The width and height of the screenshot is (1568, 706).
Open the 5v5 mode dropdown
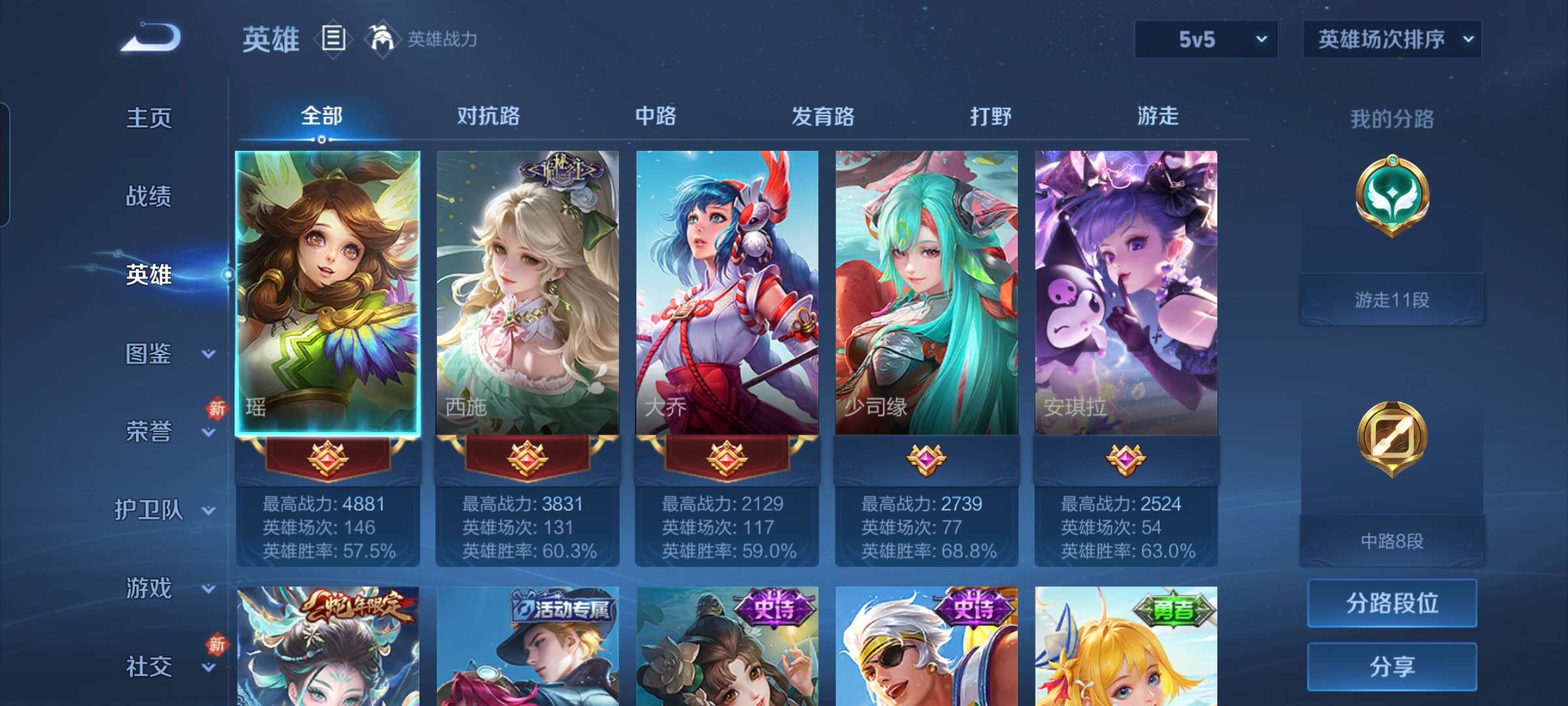click(x=1204, y=41)
